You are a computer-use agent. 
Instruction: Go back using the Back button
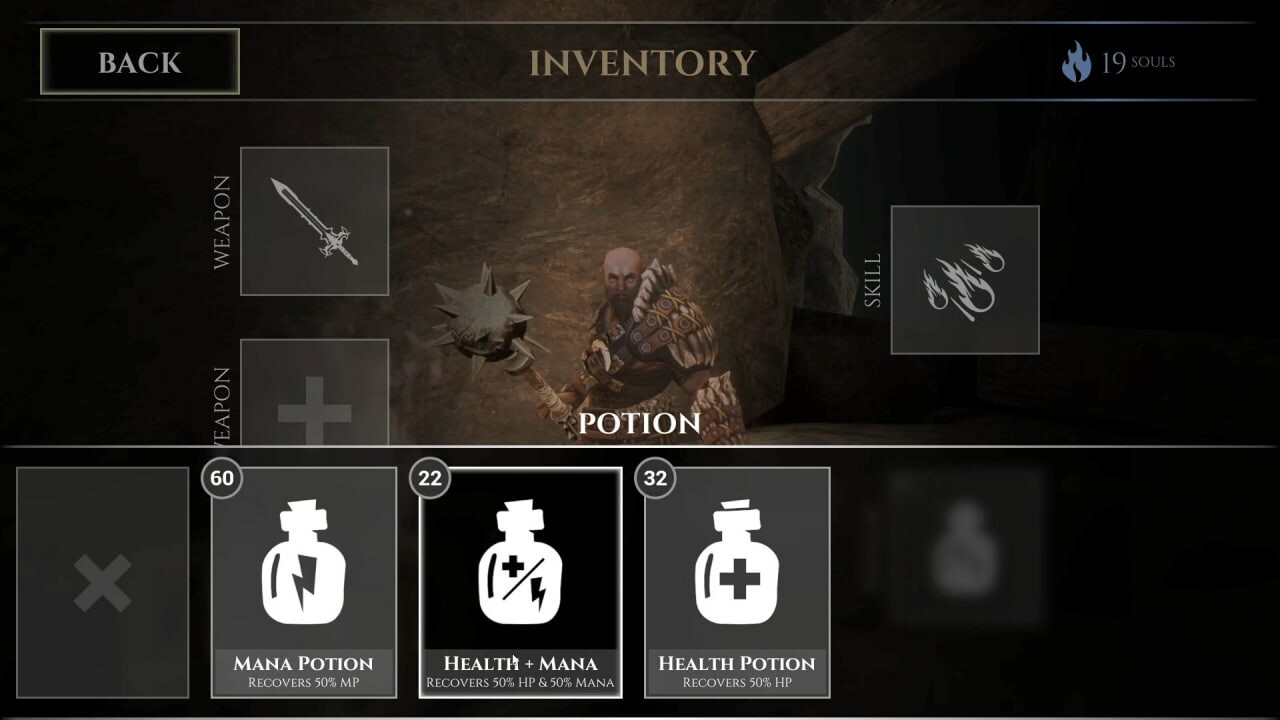pos(139,62)
